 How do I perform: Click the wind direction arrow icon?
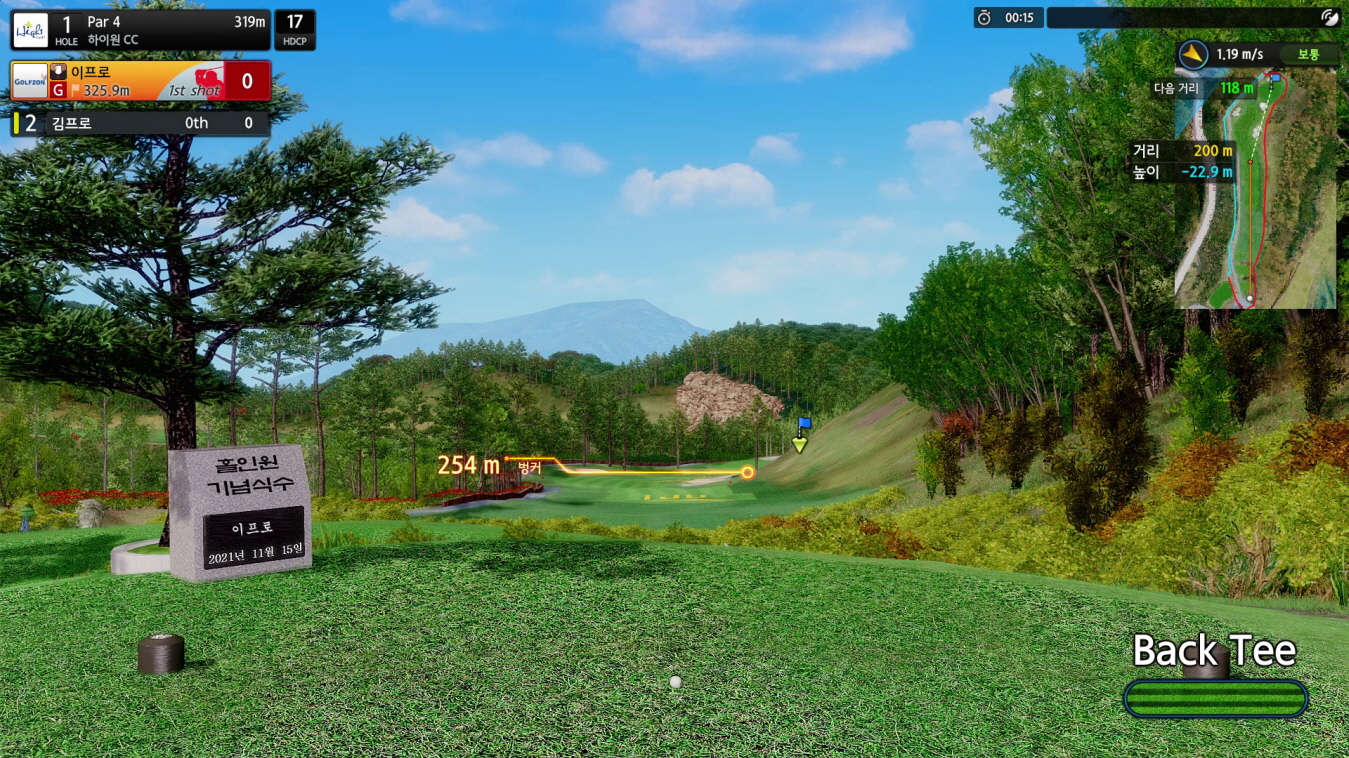point(1193,55)
